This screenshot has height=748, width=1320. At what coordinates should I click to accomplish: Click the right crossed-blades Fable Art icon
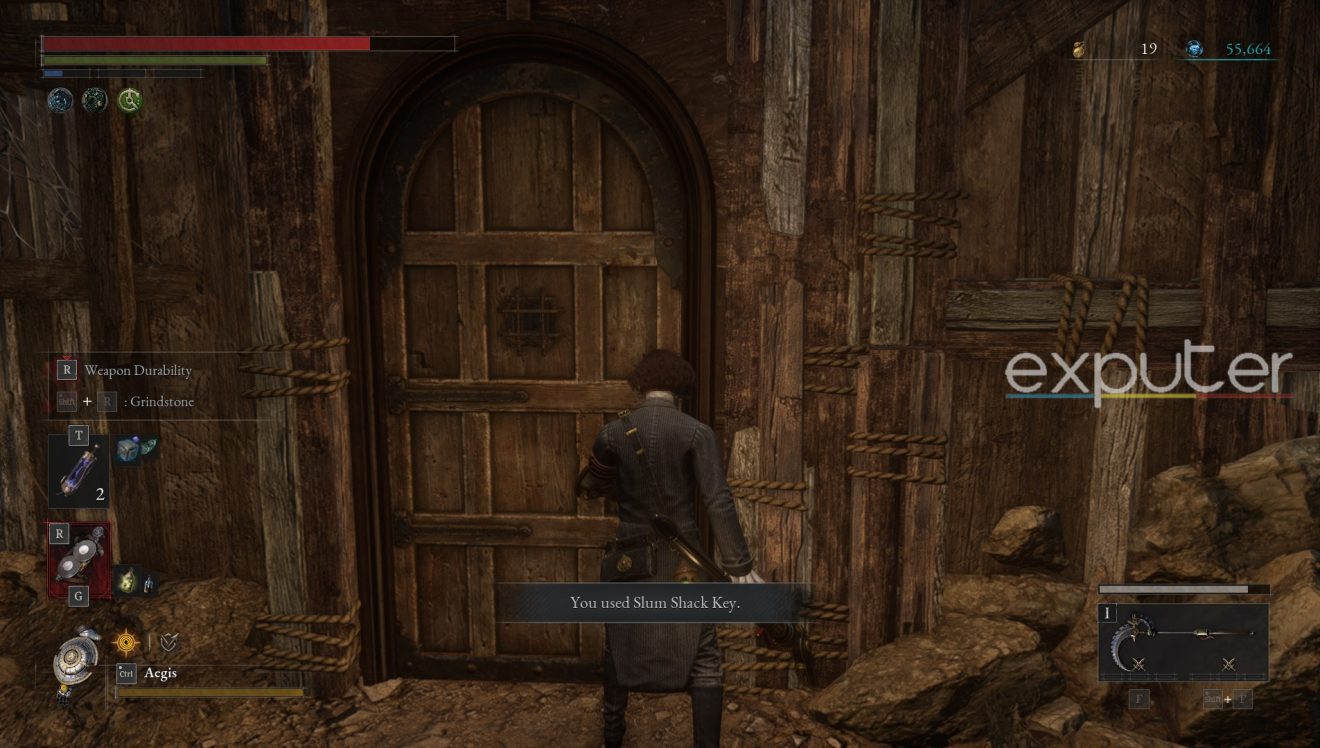(1227, 664)
